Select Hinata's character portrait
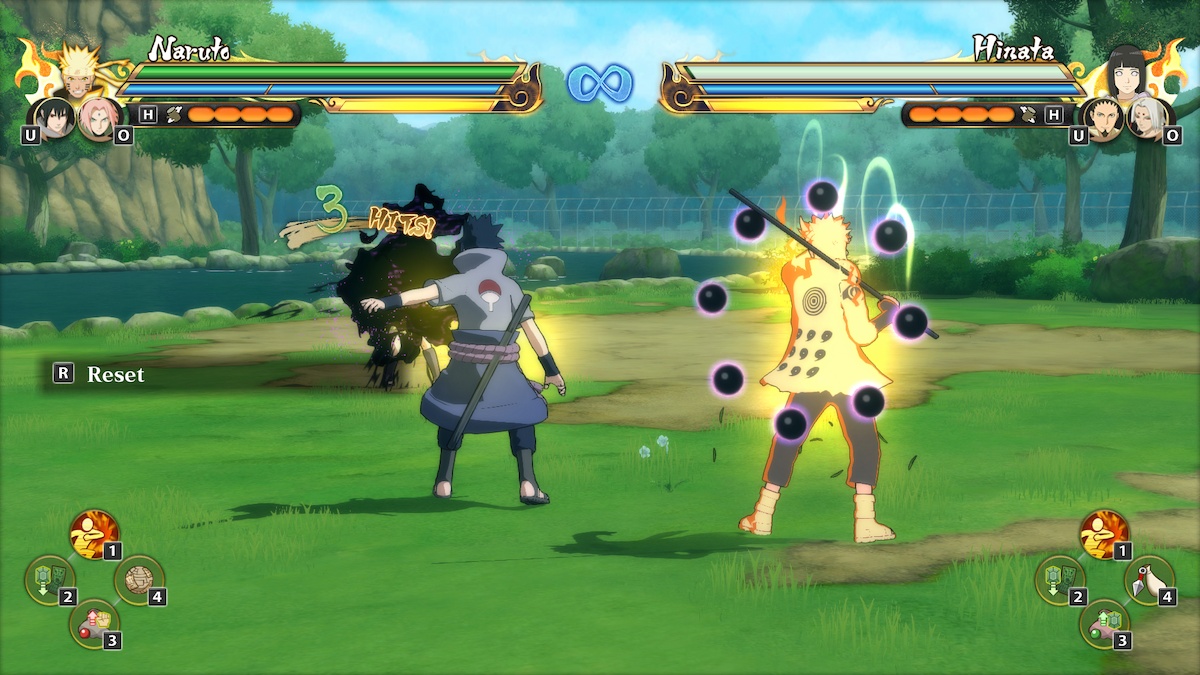 tap(1126, 68)
